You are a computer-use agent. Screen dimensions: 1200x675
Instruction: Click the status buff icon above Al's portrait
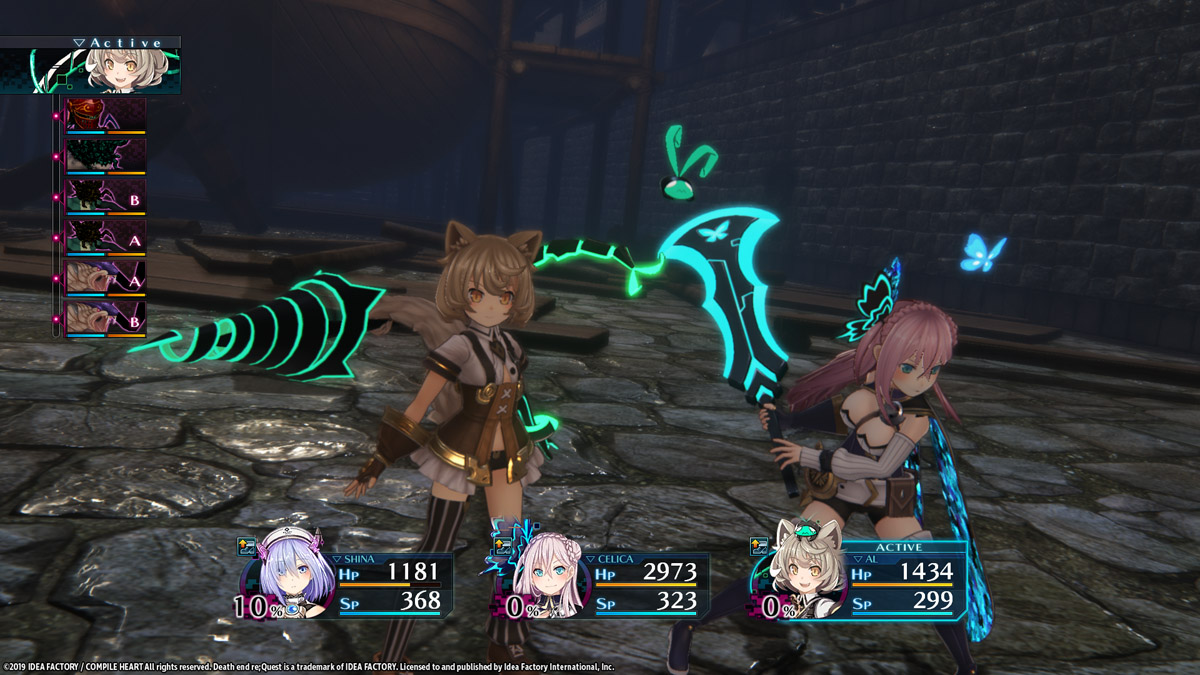coord(761,546)
